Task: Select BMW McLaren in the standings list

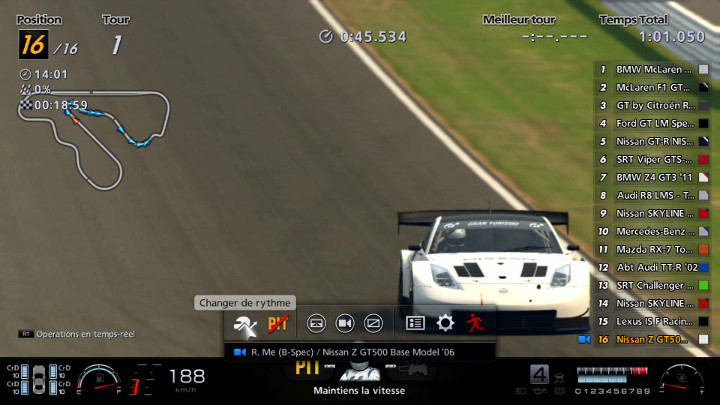Action: click(x=653, y=70)
